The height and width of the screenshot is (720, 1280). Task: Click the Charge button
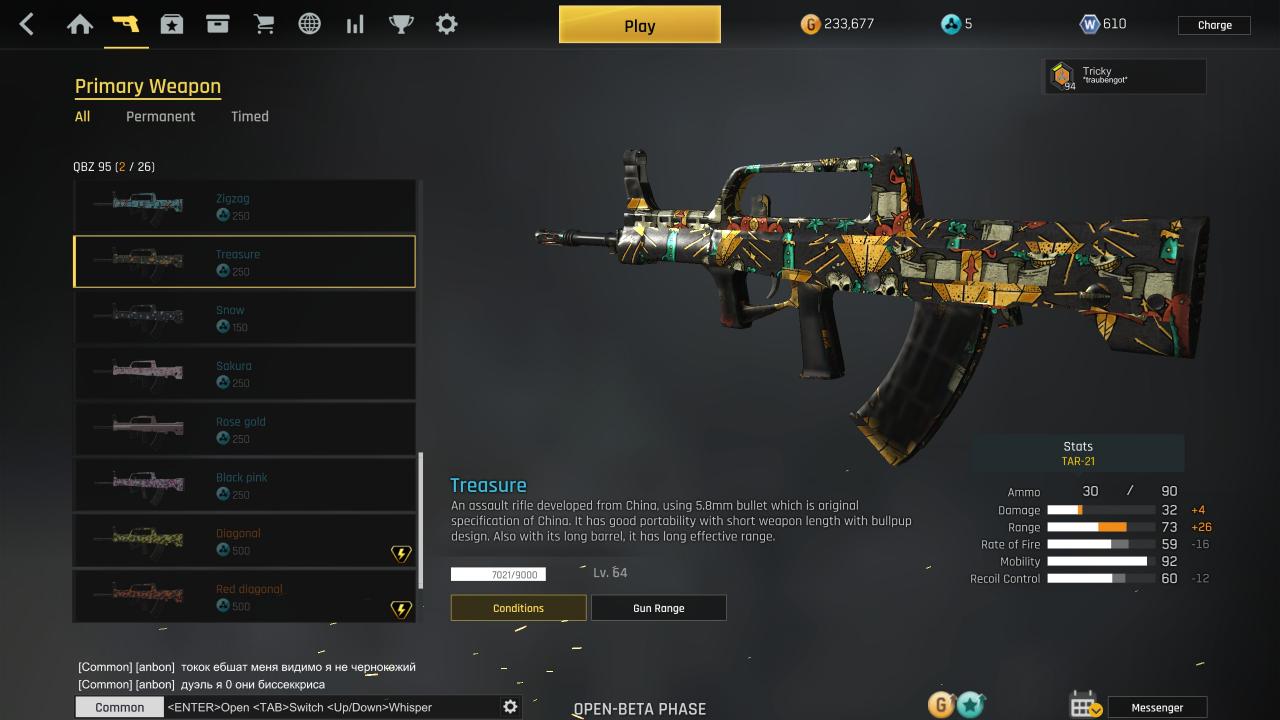(x=1214, y=25)
